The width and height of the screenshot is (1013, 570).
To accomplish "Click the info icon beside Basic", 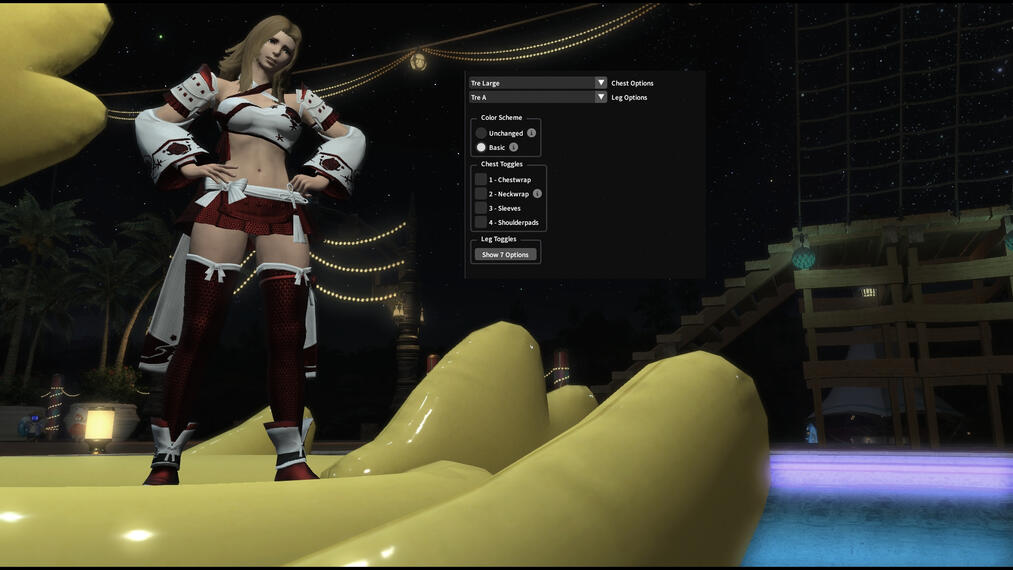I will [x=514, y=147].
